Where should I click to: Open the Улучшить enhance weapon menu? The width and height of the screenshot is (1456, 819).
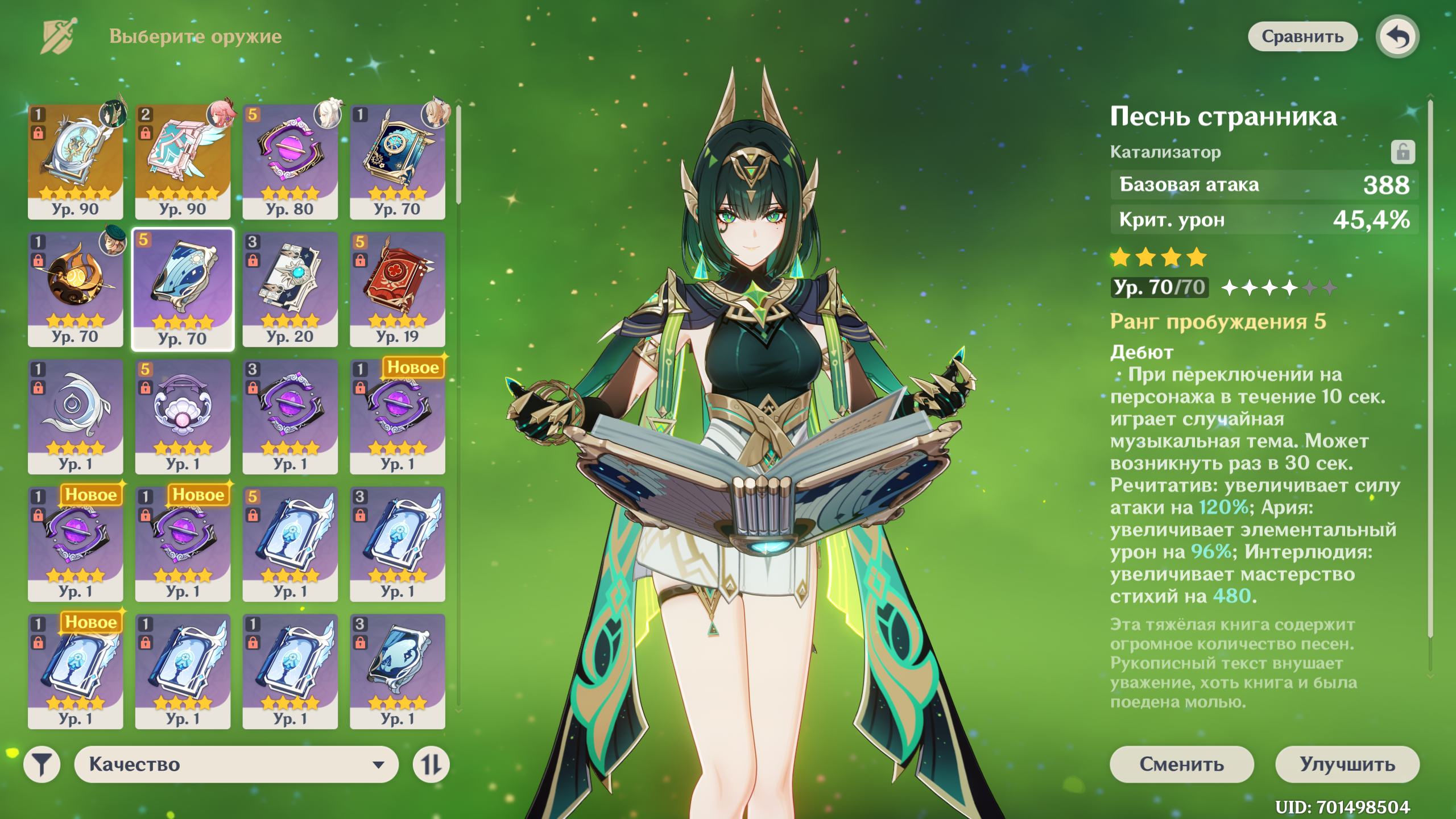1347,764
